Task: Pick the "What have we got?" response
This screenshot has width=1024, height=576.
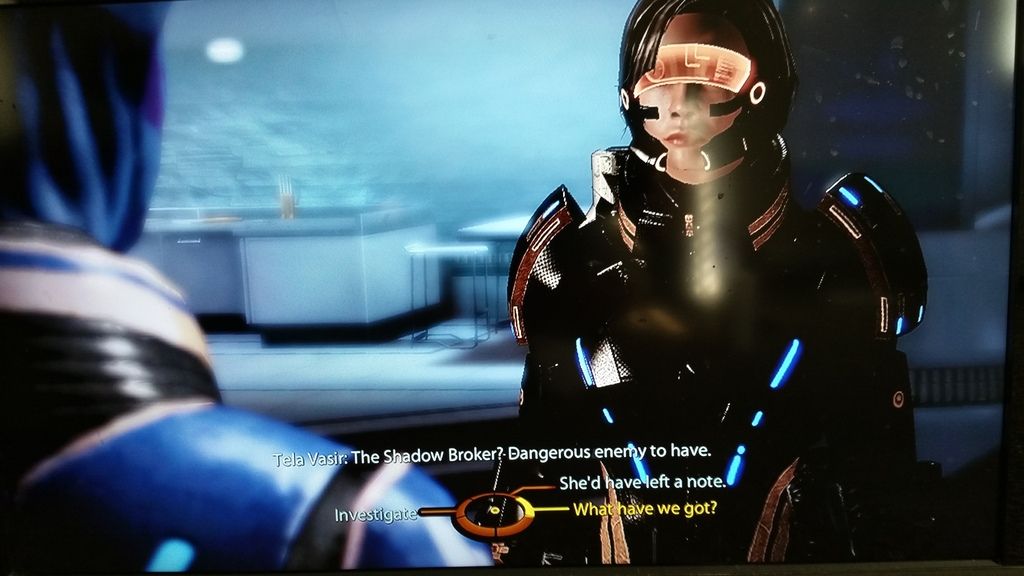Action: pyautogui.click(x=644, y=509)
